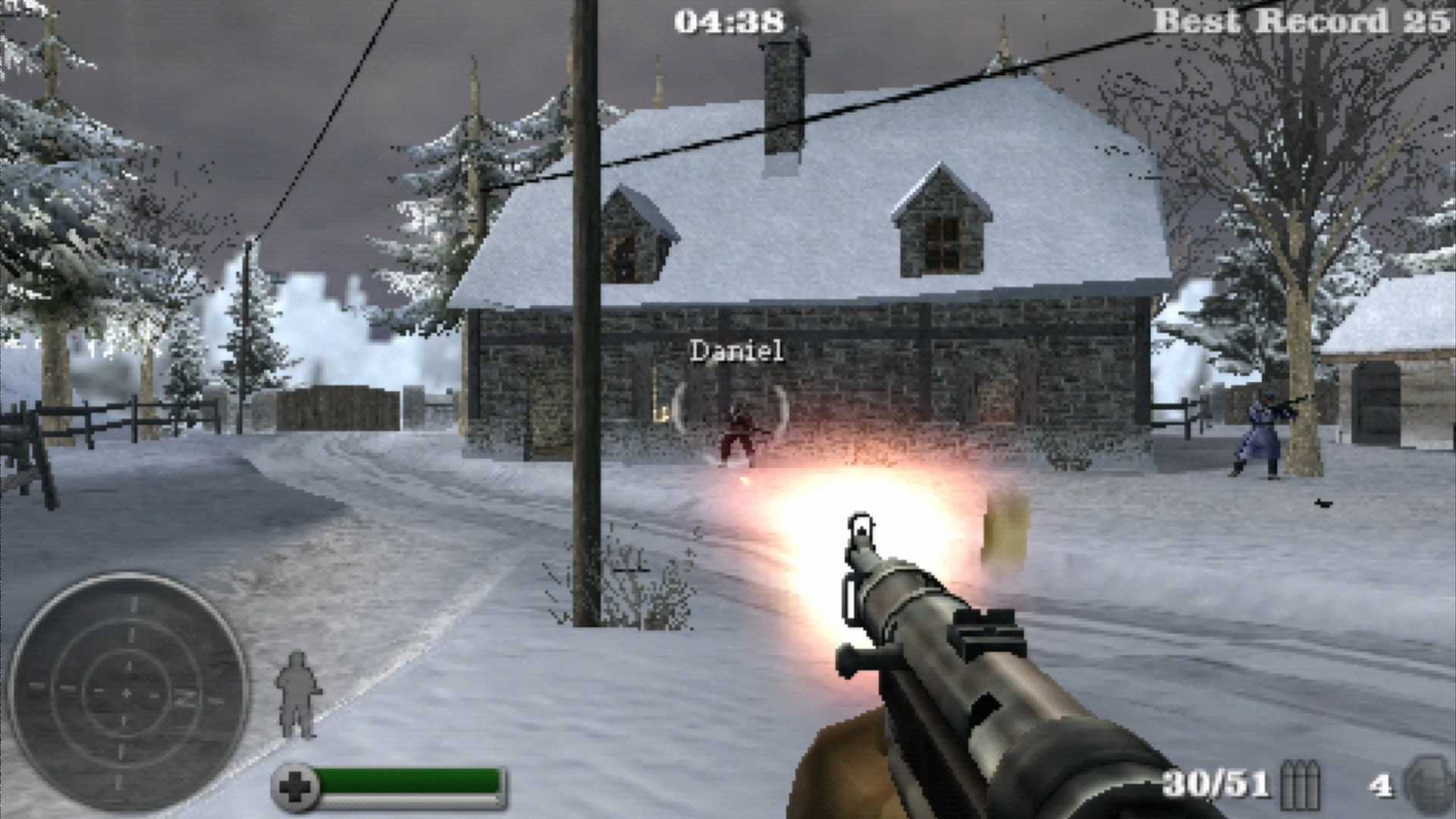Click the mission timer showing 04:38
Viewport: 1456px width, 819px height.
coord(730,20)
